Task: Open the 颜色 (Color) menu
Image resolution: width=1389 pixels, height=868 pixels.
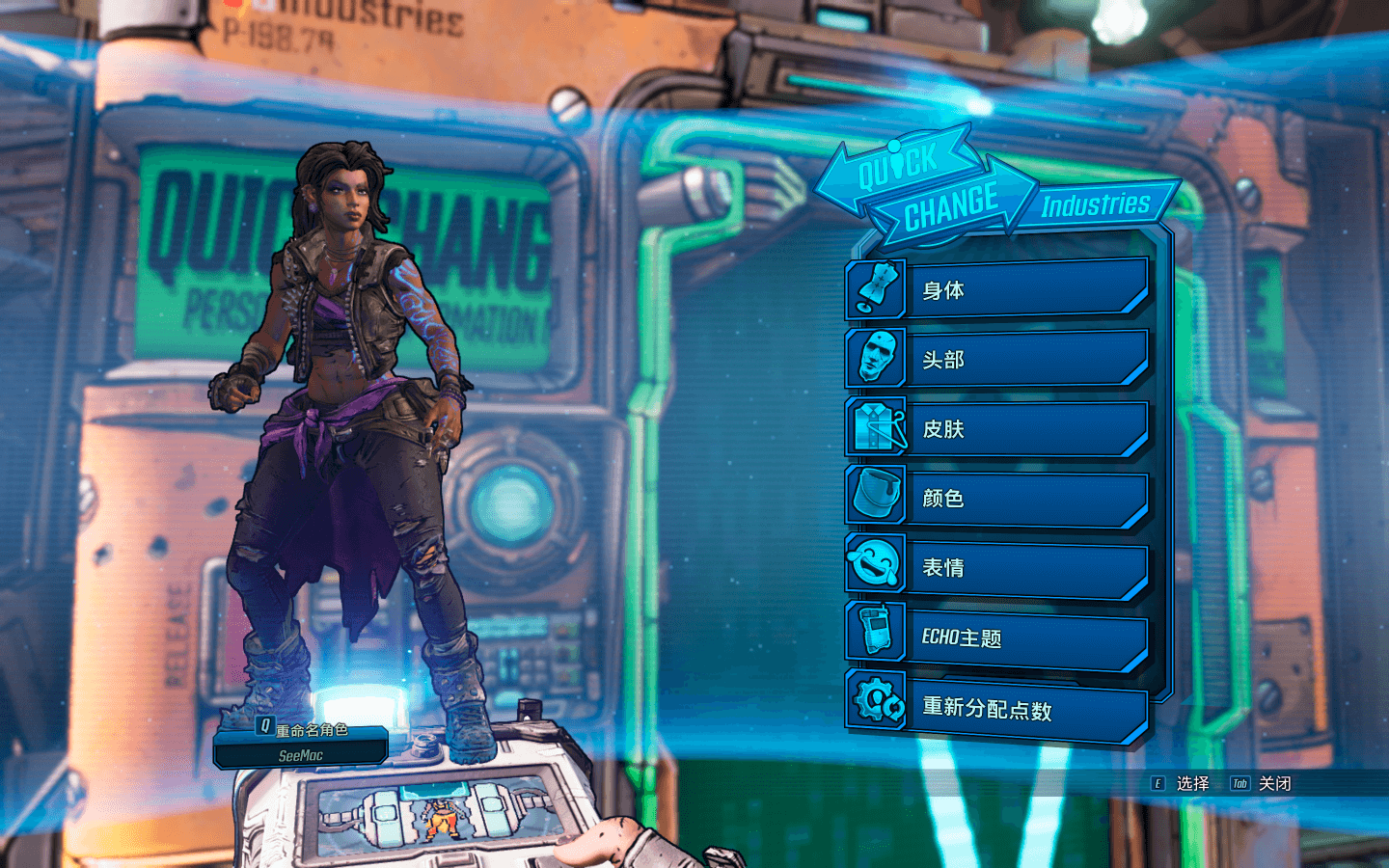Action: (1022, 498)
